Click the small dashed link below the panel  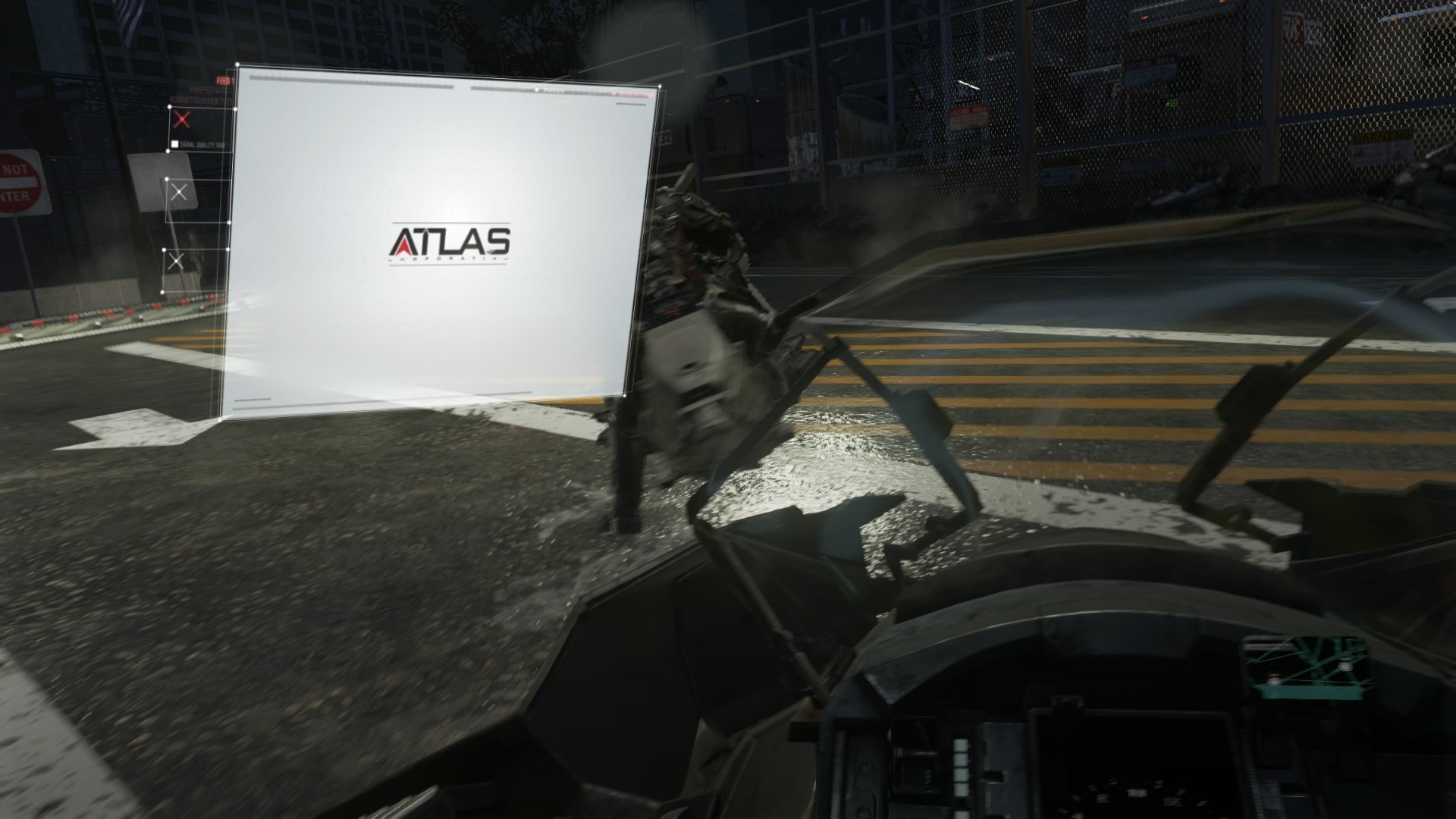(252, 400)
